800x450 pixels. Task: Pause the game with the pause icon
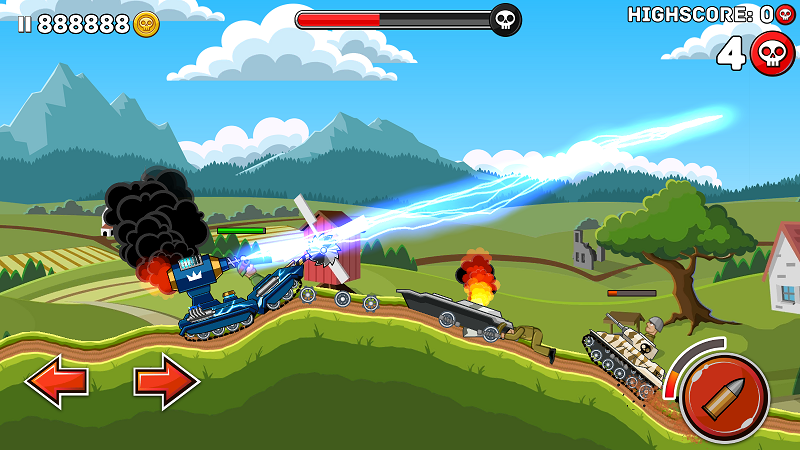click(23, 24)
